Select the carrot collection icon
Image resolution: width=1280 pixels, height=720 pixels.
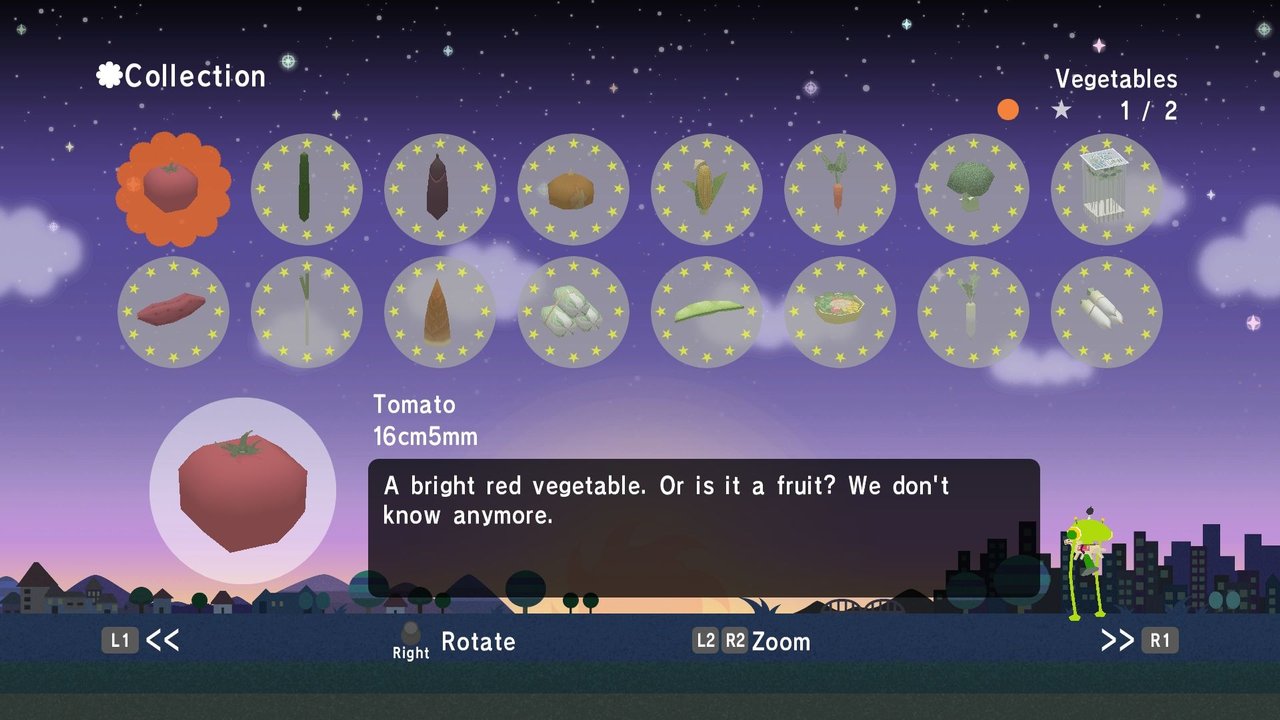pos(840,188)
